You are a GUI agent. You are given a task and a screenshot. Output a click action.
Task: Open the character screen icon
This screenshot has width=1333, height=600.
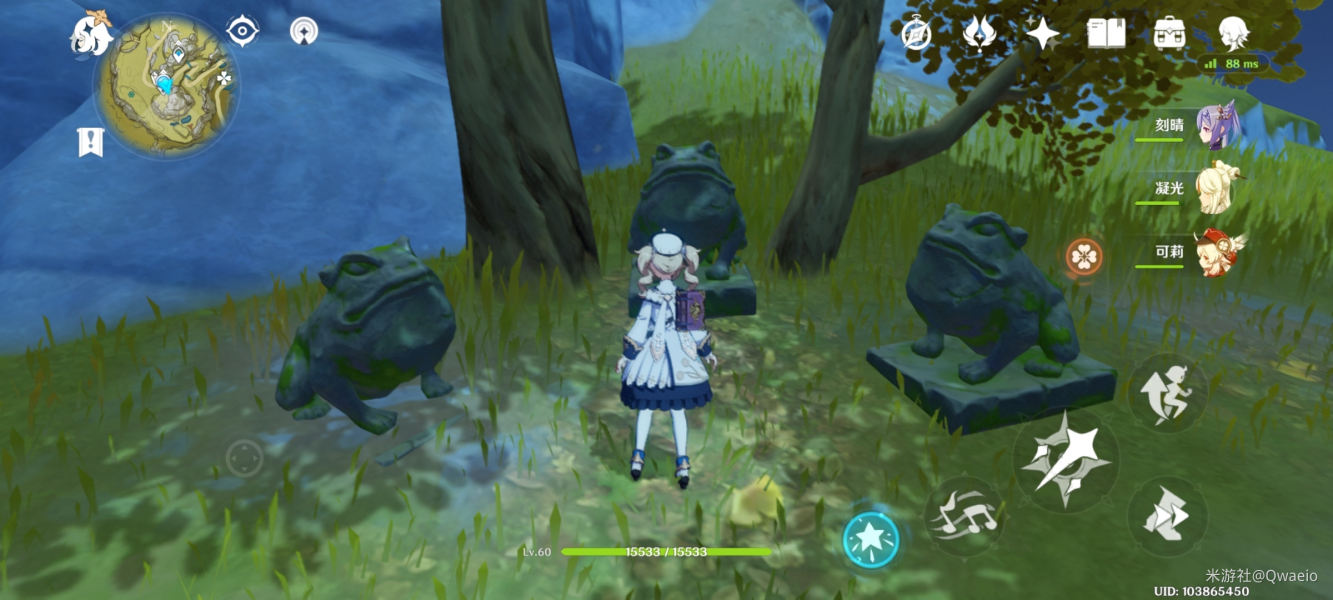(x=1233, y=33)
